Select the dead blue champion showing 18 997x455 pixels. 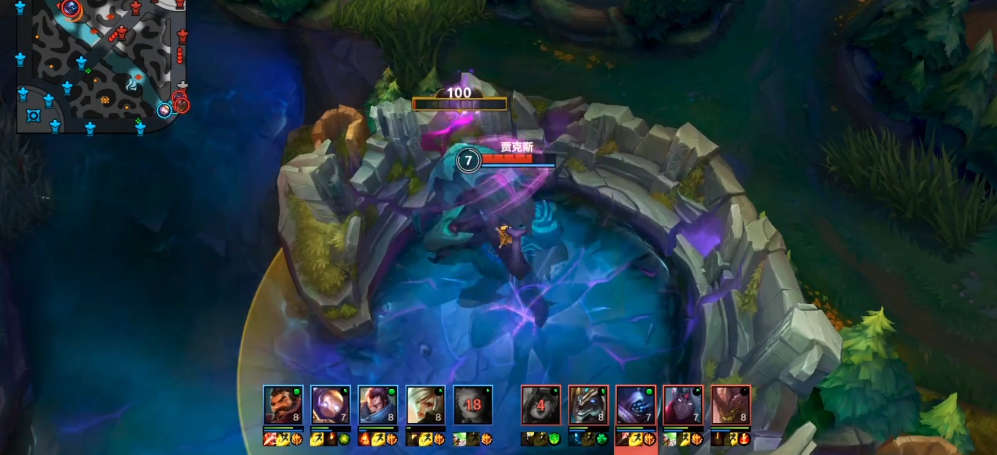pyautogui.click(x=473, y=405)
